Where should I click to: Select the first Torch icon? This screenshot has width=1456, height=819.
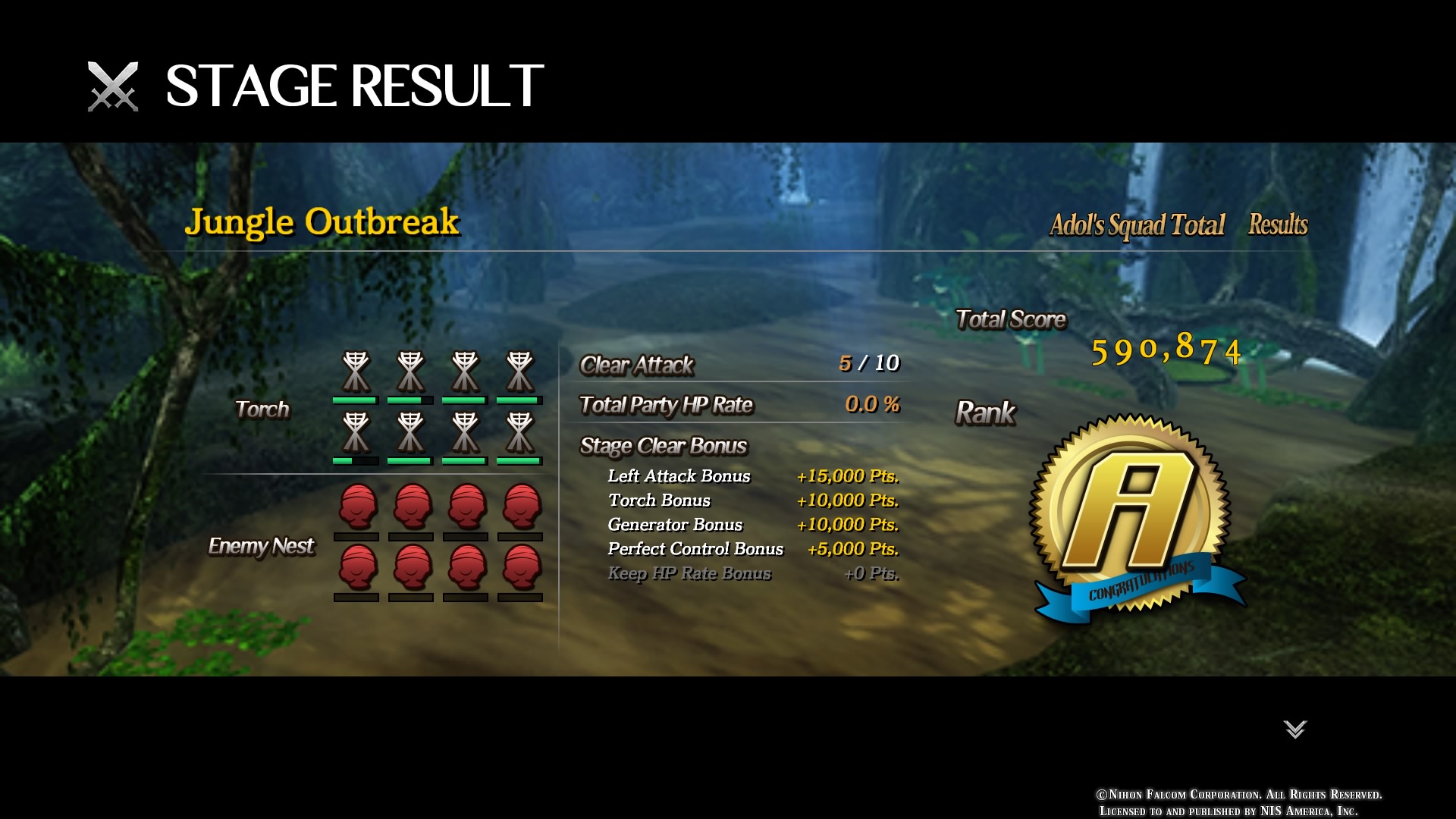355,370
